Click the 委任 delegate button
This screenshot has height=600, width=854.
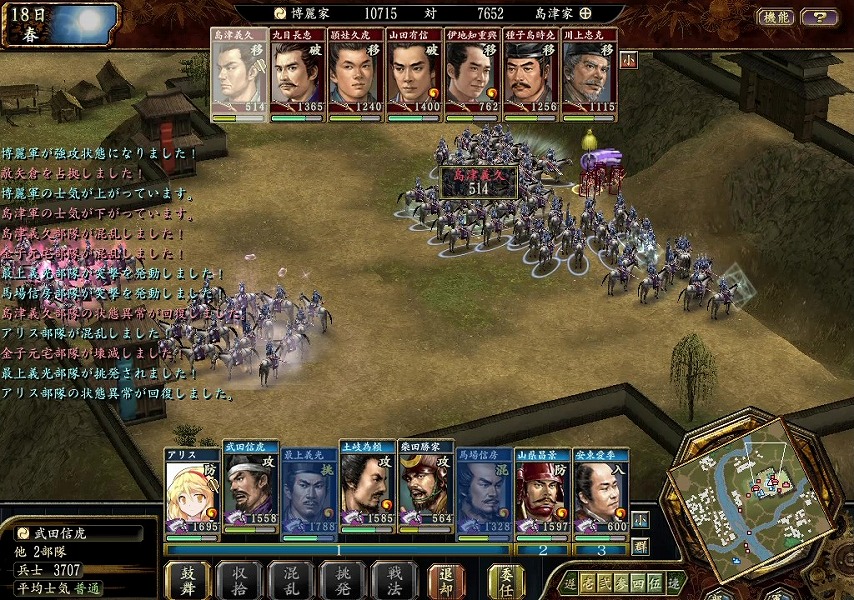(506, 580)
